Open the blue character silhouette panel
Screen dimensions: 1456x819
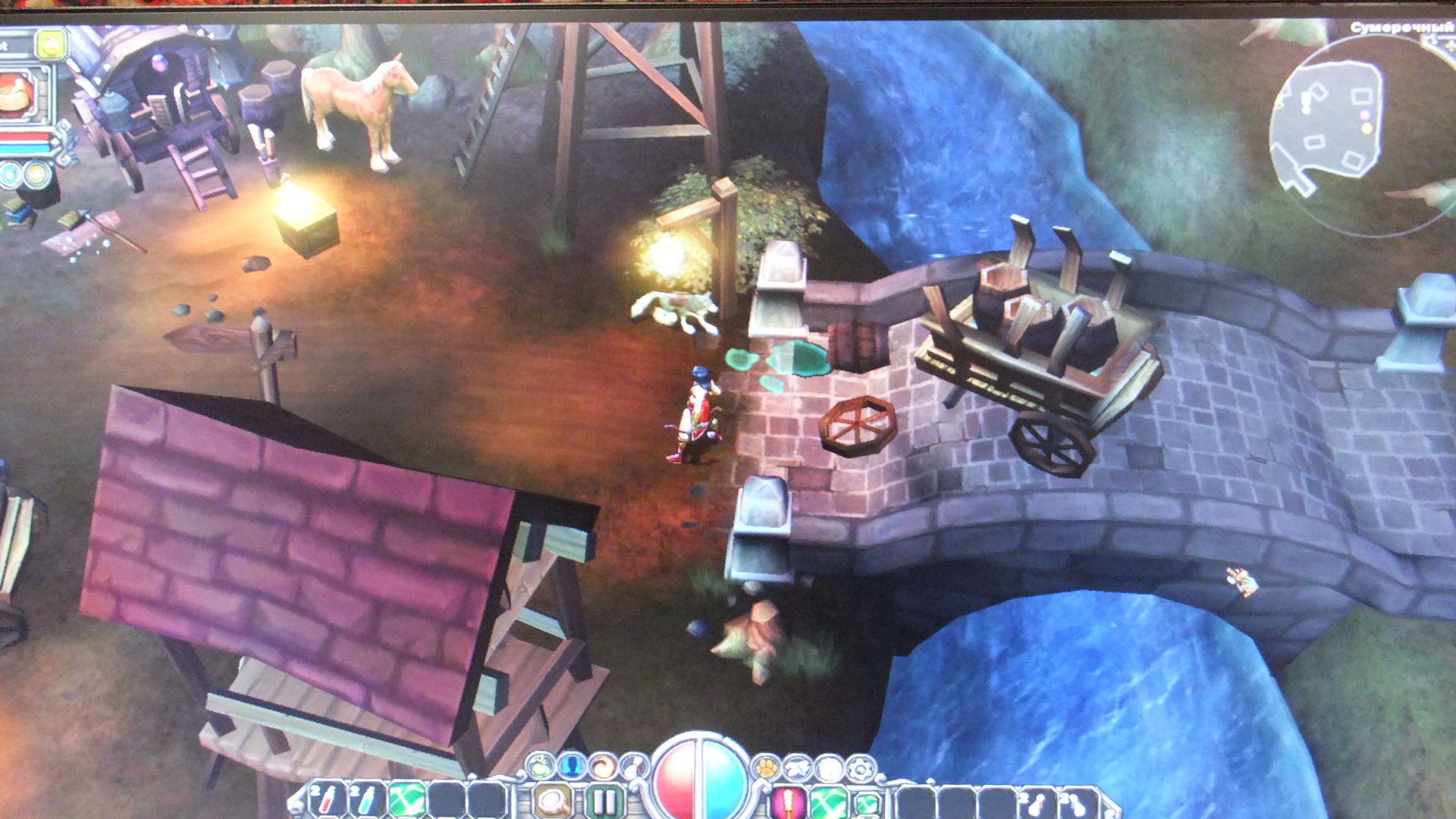tap(573, 766)
